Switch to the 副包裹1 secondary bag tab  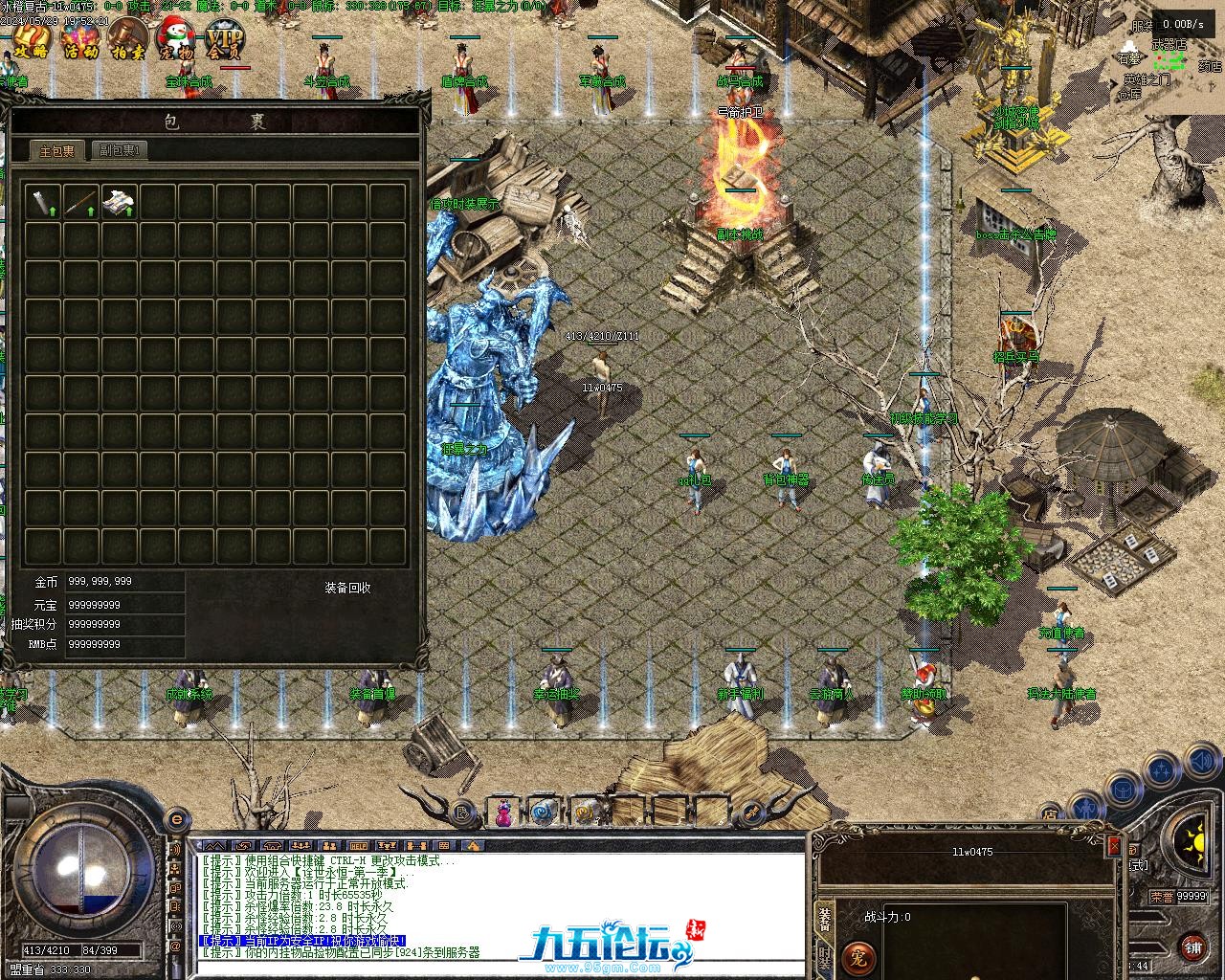120,150
